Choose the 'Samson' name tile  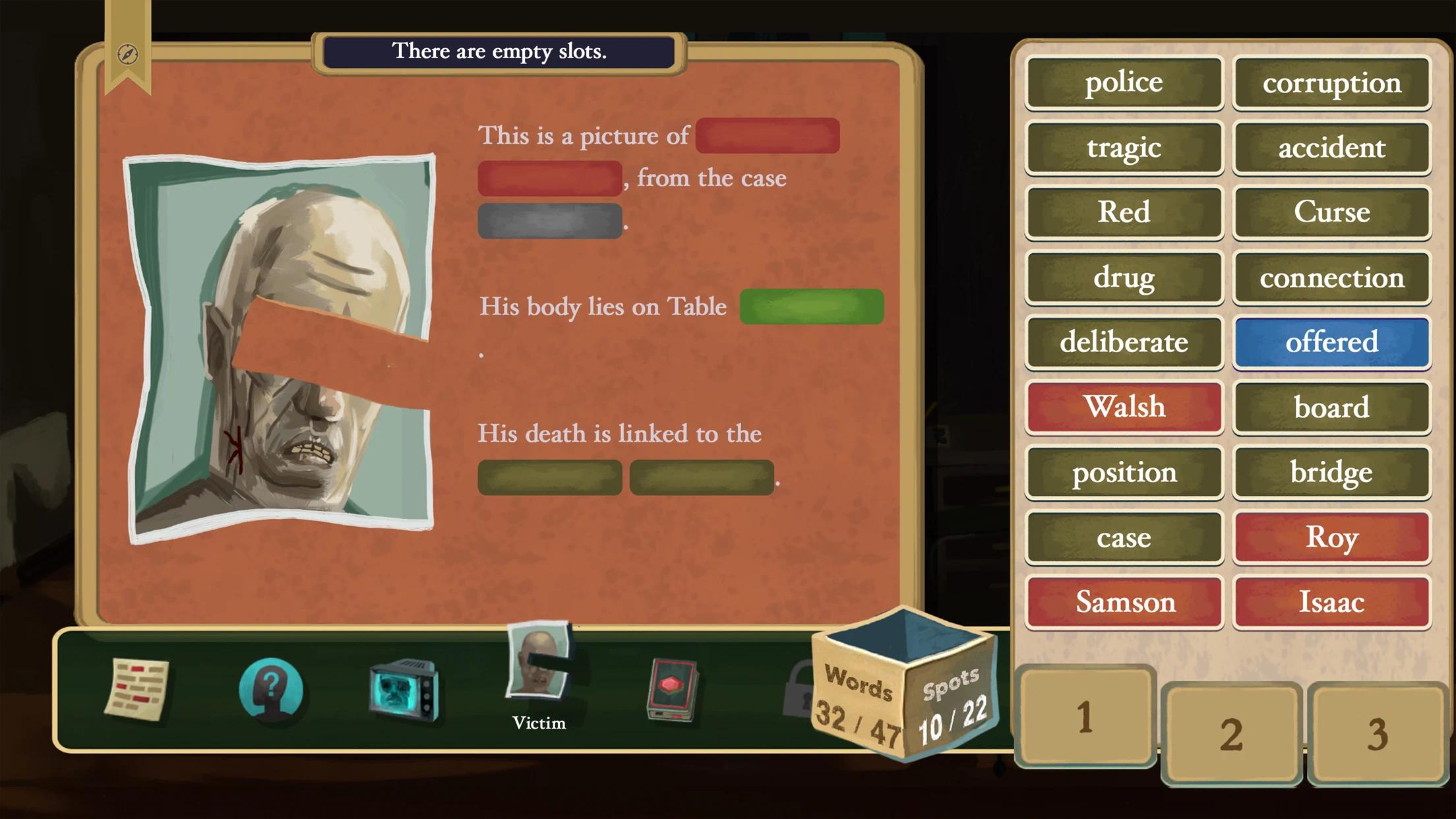click(1124, 601)
